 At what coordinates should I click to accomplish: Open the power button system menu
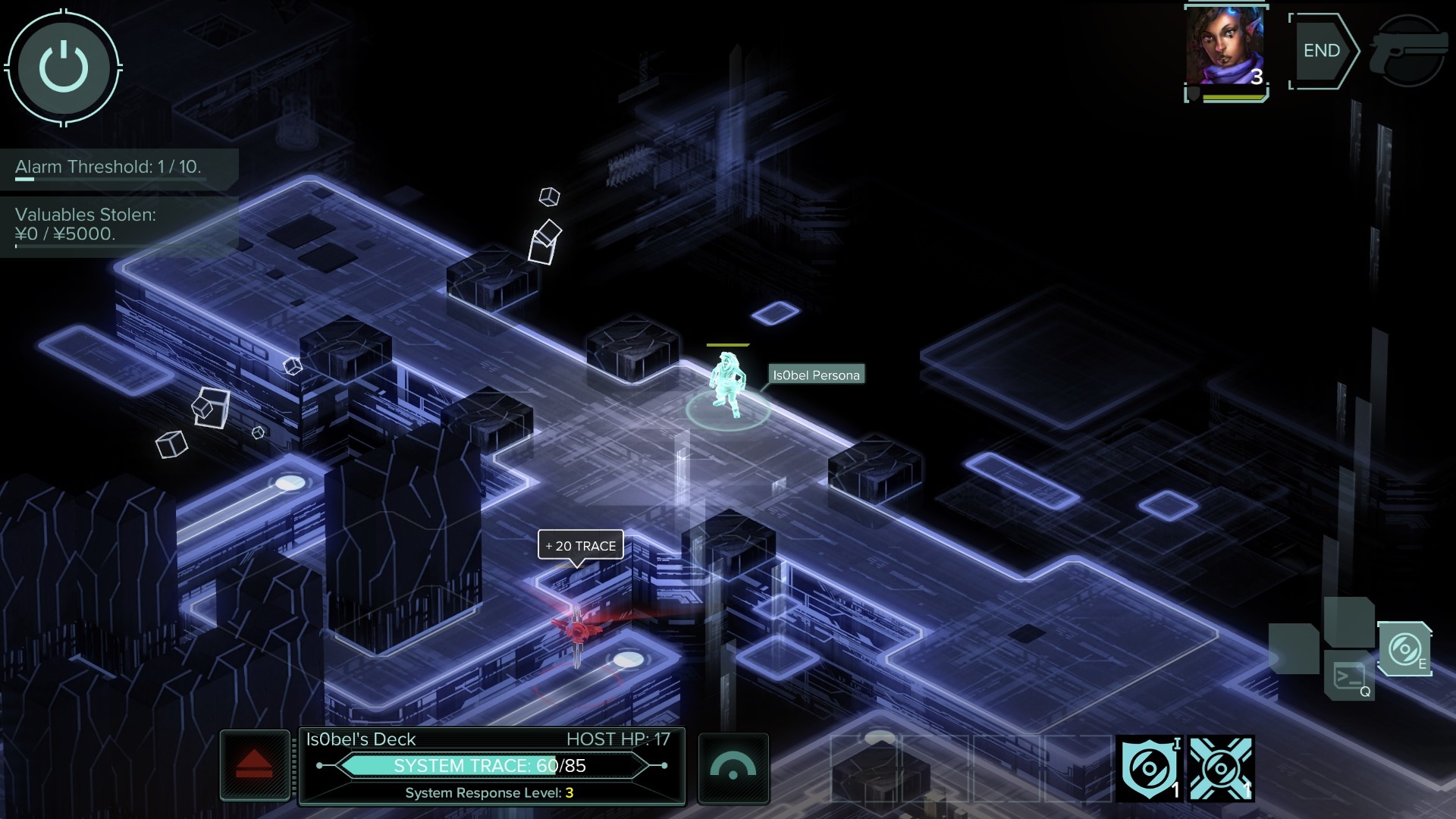coord(64,67)
